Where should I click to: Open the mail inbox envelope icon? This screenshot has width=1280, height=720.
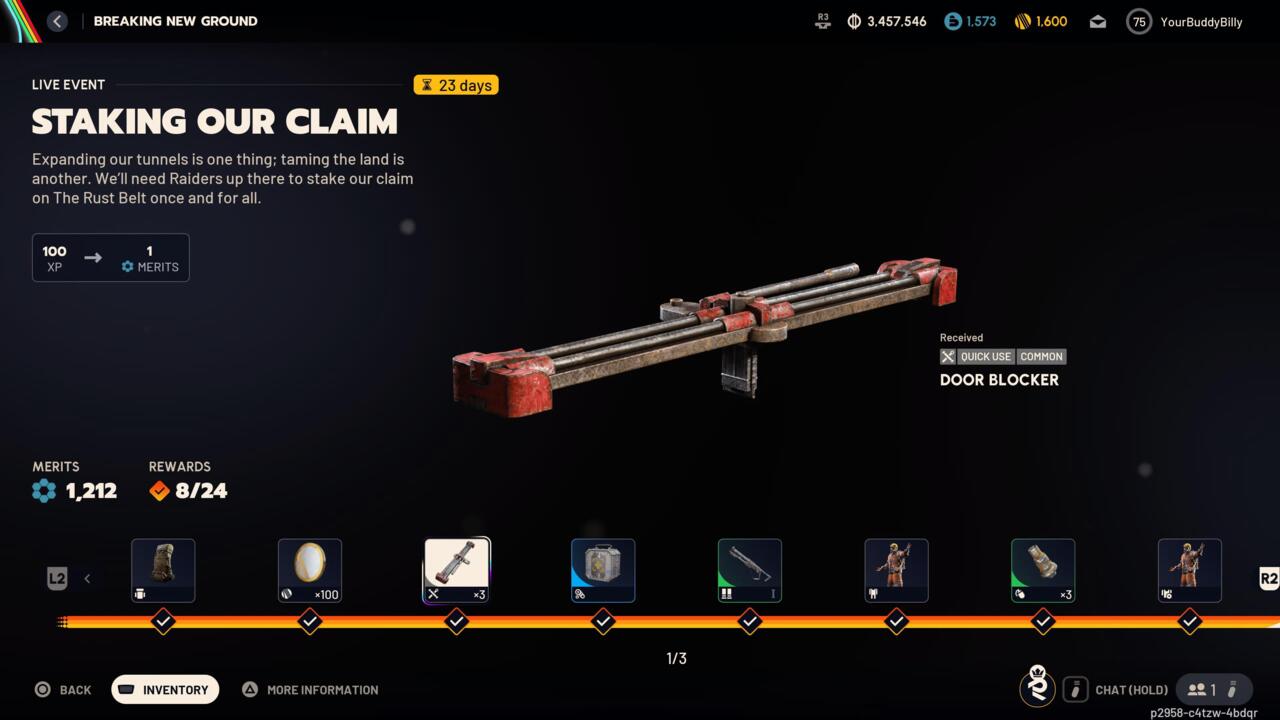coord(1098,22)
